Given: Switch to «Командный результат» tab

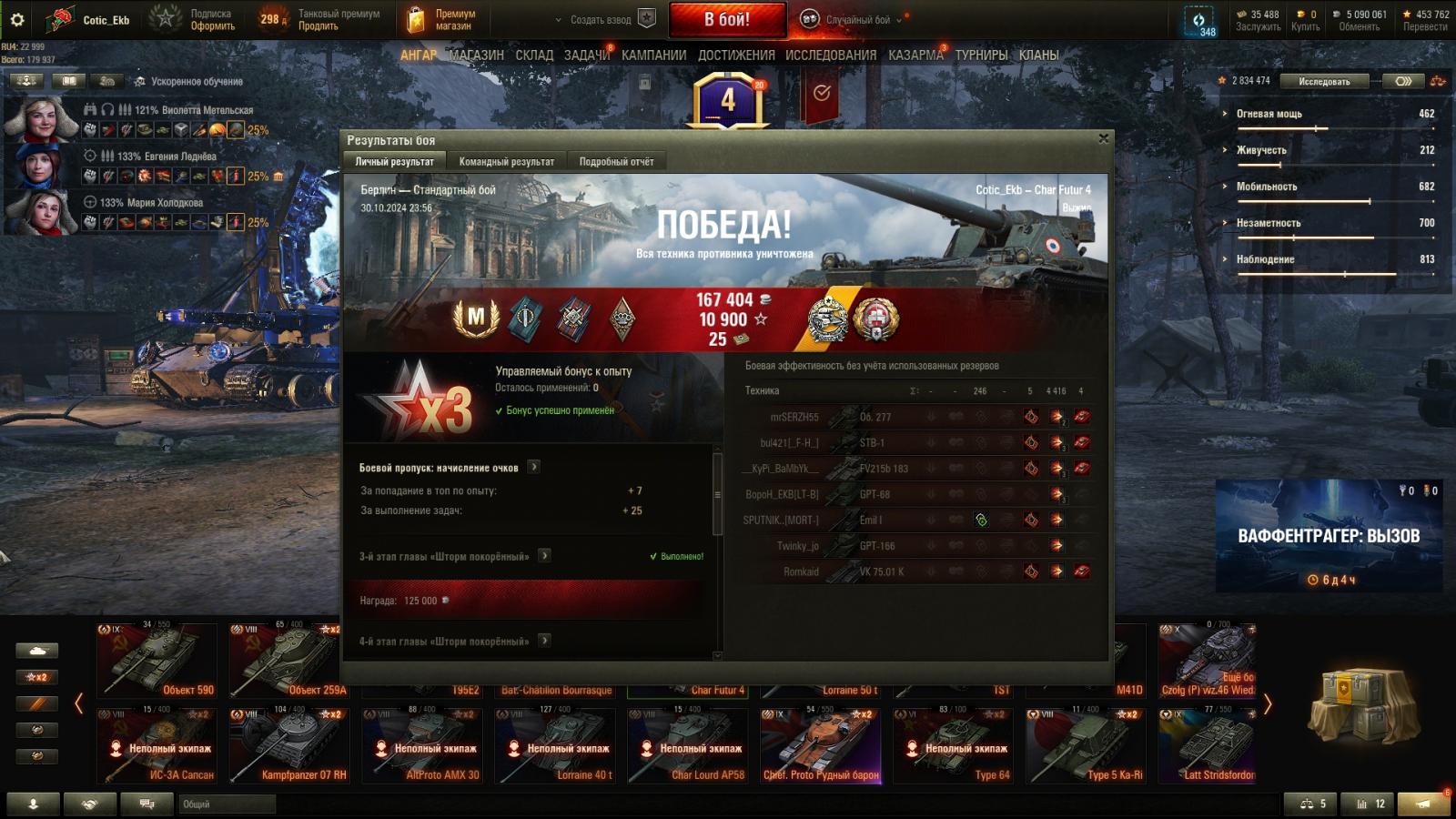Looking at the screenshot, I should pos(506,161).
